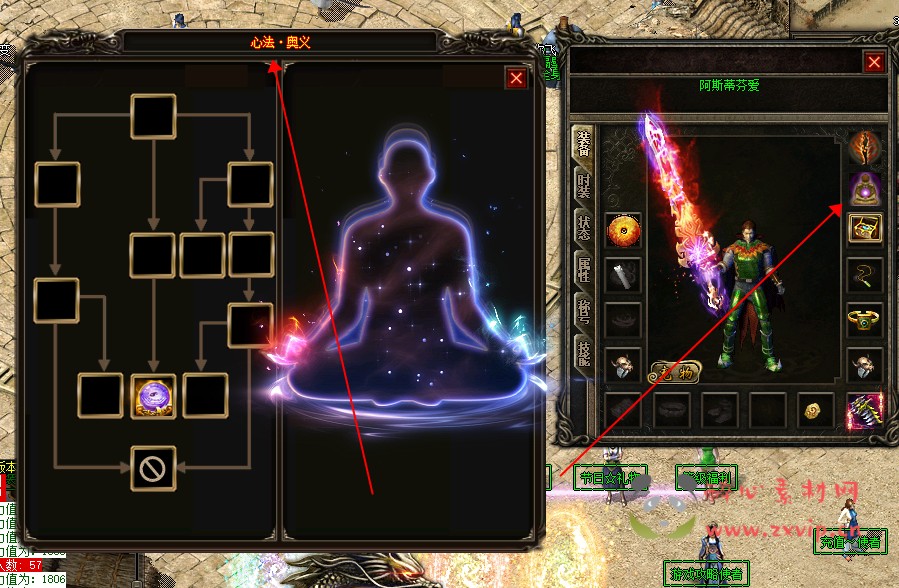Viewport: 899px width, 588px height.
Task: Select the 技能 skills tab
Action: 583,354
